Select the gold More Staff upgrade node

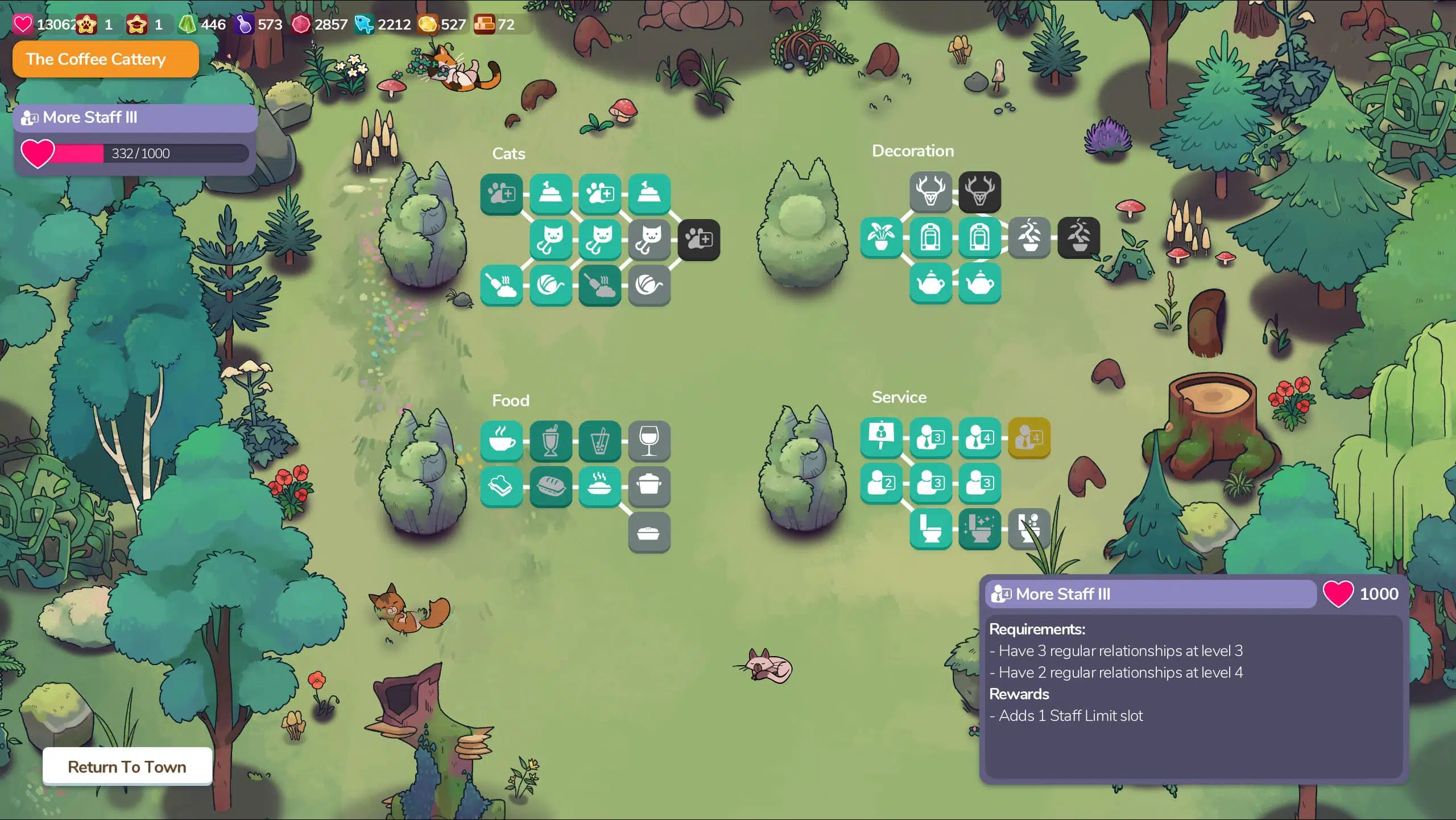[x=1029, y=438]
